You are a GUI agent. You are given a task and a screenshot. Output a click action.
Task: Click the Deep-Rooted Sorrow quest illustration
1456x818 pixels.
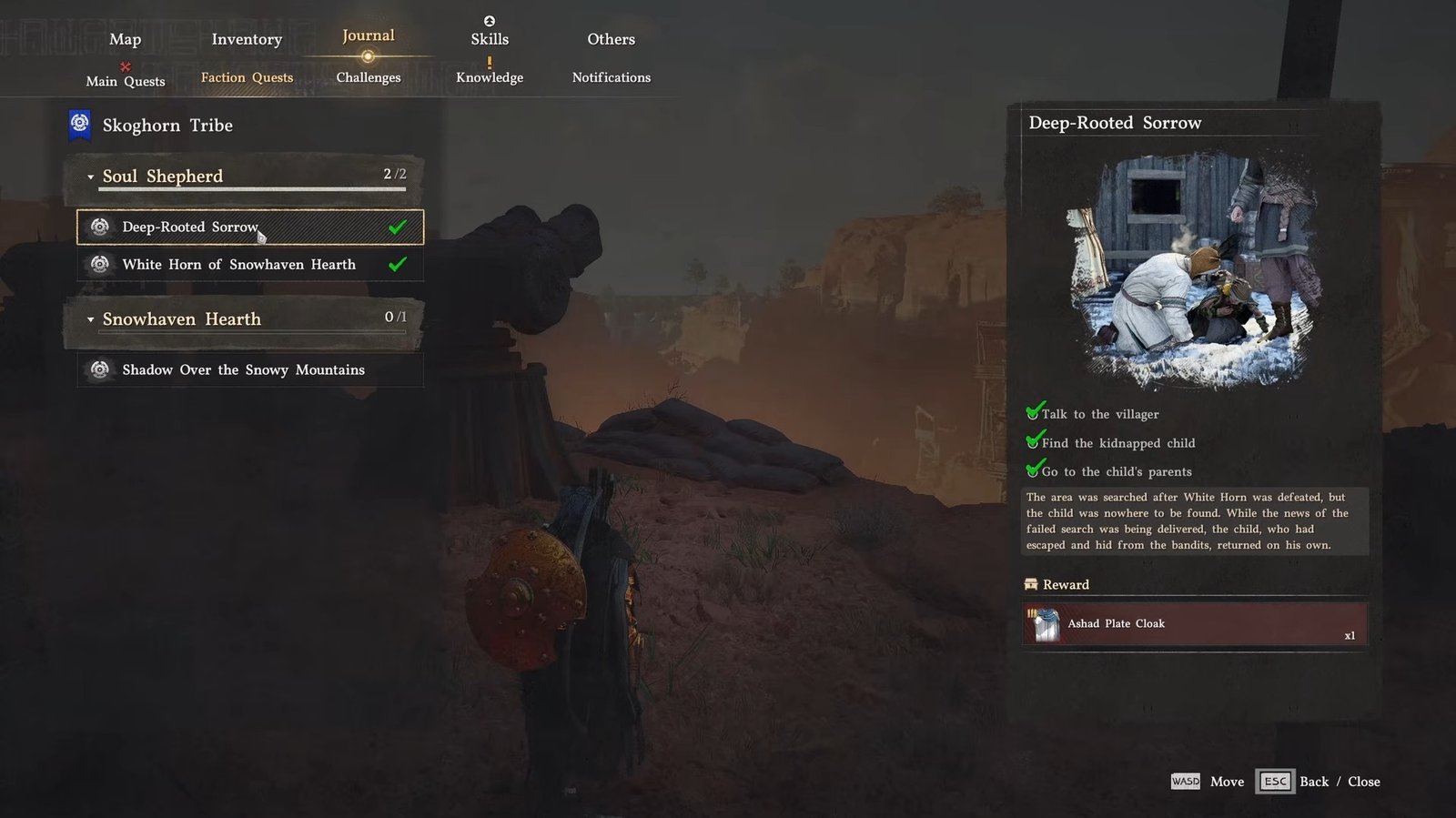tap(1193, 270)
